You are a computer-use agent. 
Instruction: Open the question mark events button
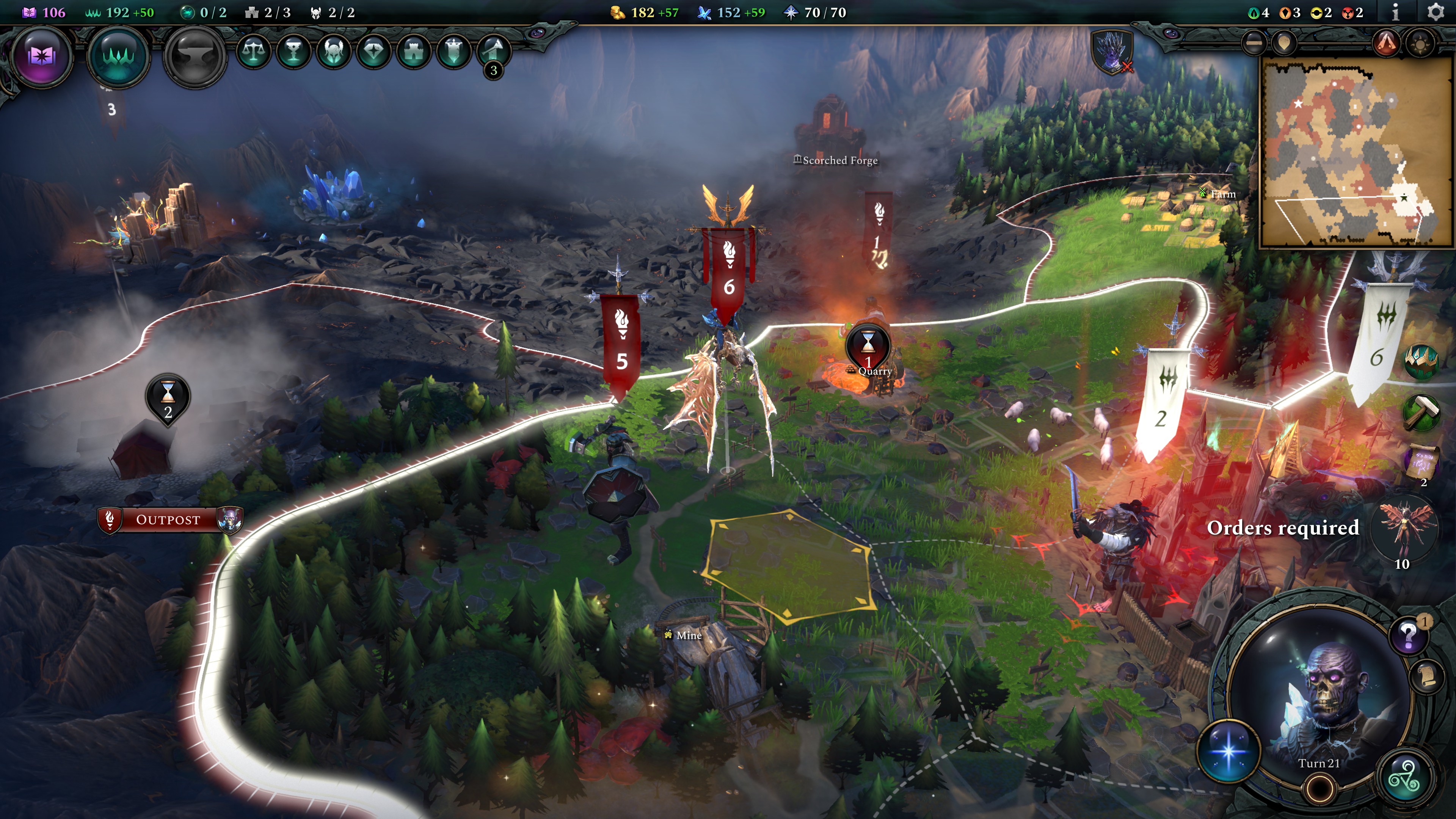point(1409,635)
